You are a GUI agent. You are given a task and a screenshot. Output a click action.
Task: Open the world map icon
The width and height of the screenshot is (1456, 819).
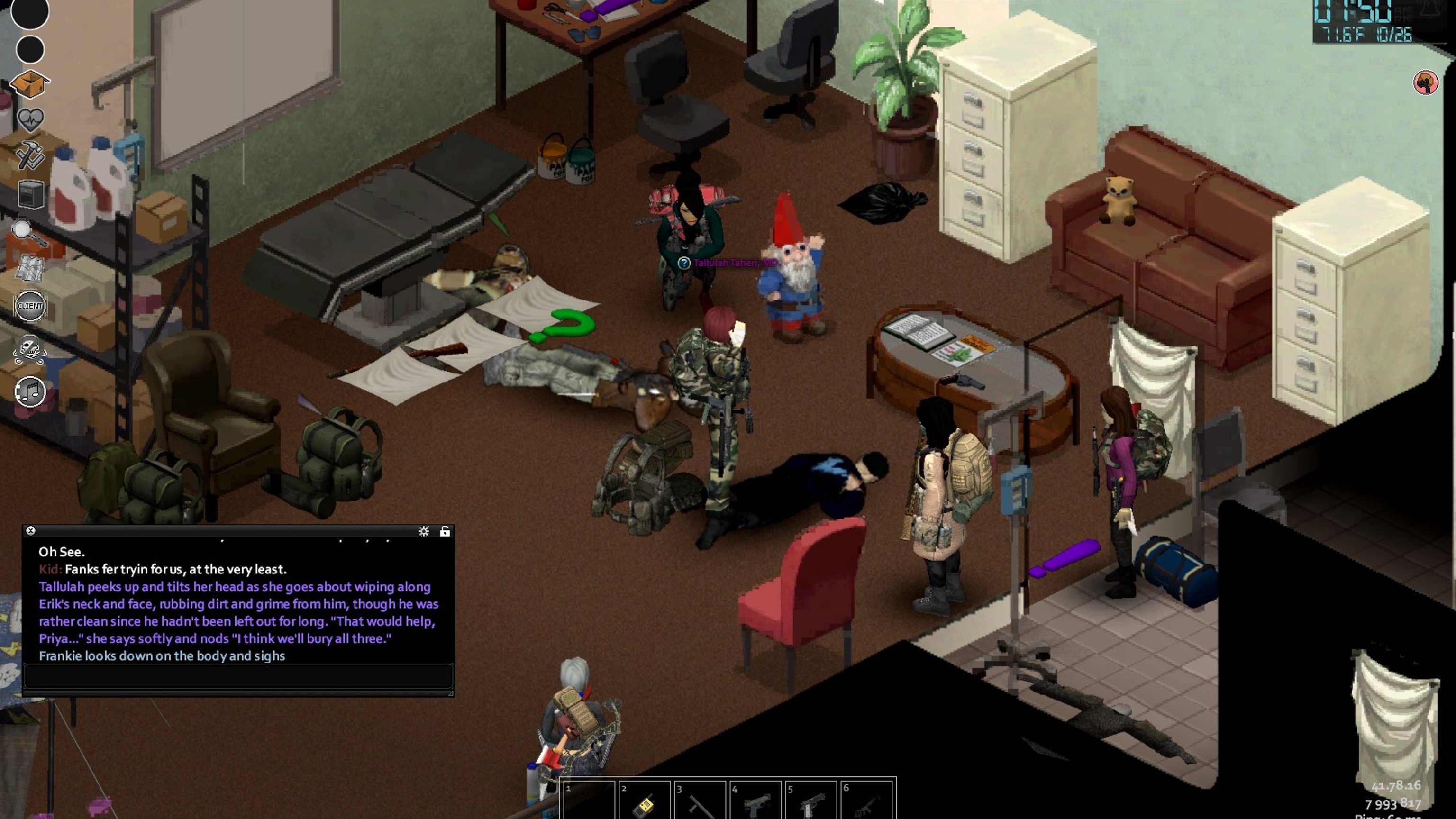[x=29, y=268]
